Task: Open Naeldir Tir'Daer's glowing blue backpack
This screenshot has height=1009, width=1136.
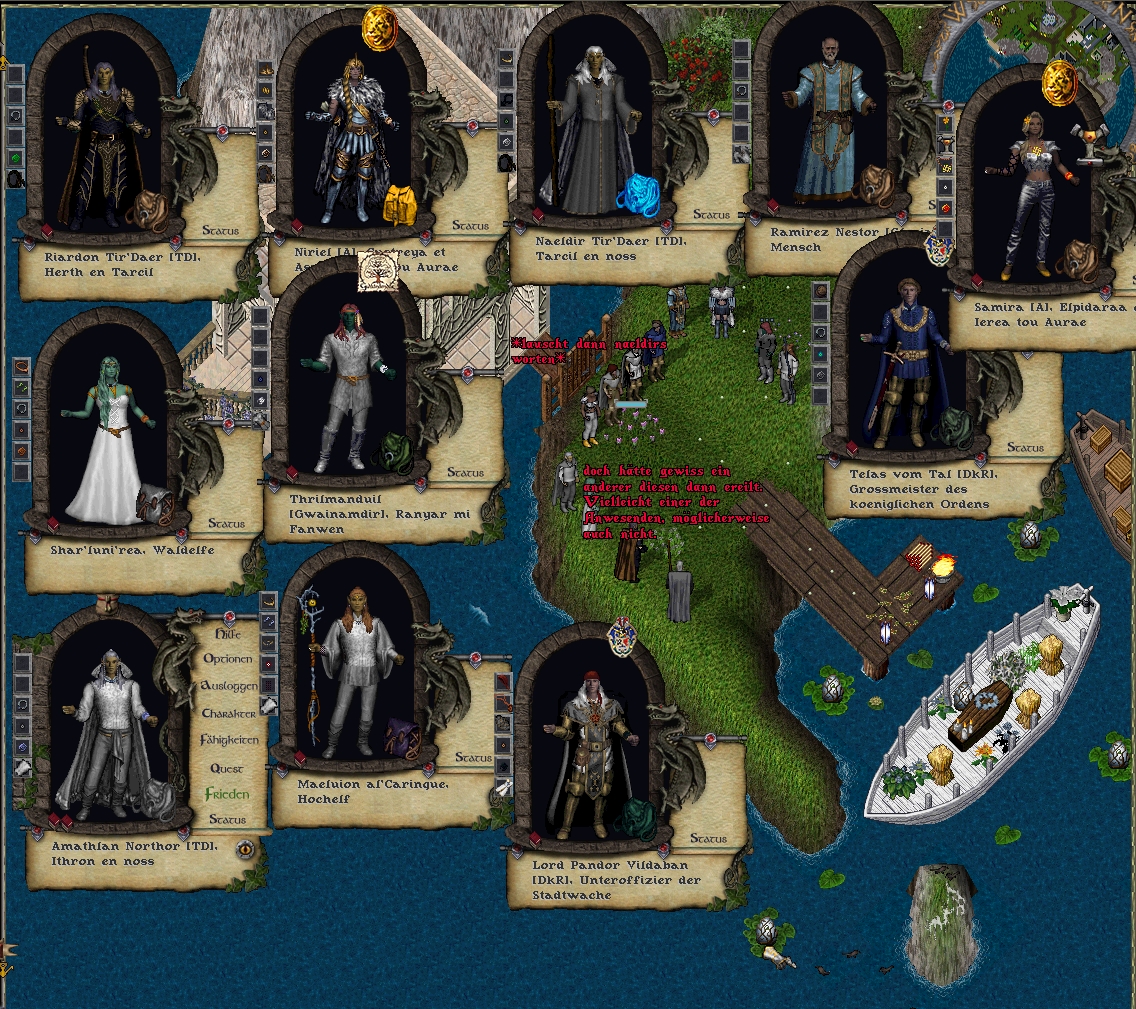Action: (x=636, y=195)
